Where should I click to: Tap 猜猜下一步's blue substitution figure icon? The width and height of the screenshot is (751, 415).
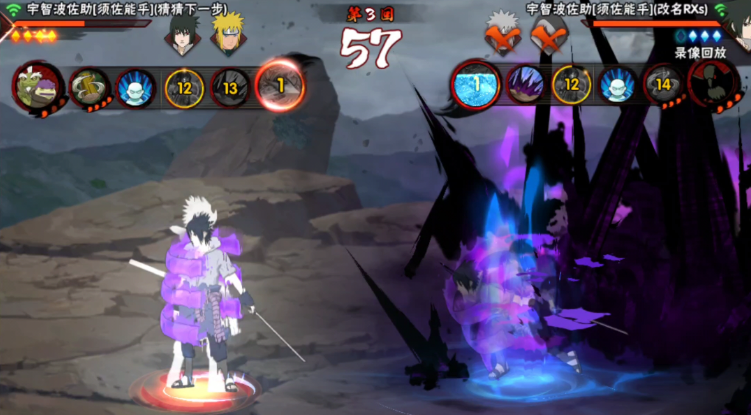(135, 87)
